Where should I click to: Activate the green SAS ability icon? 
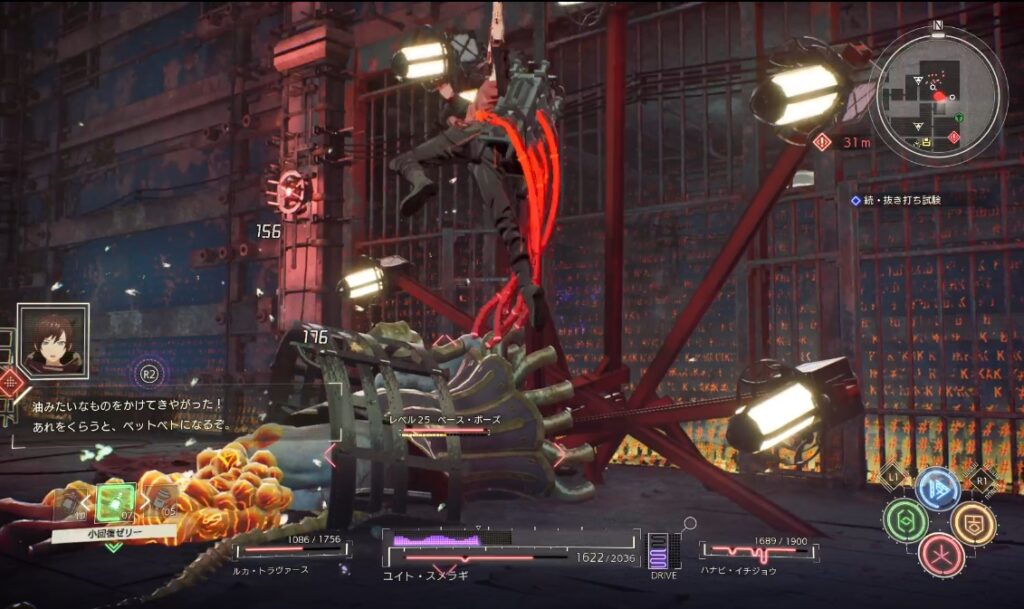(904, 522)
